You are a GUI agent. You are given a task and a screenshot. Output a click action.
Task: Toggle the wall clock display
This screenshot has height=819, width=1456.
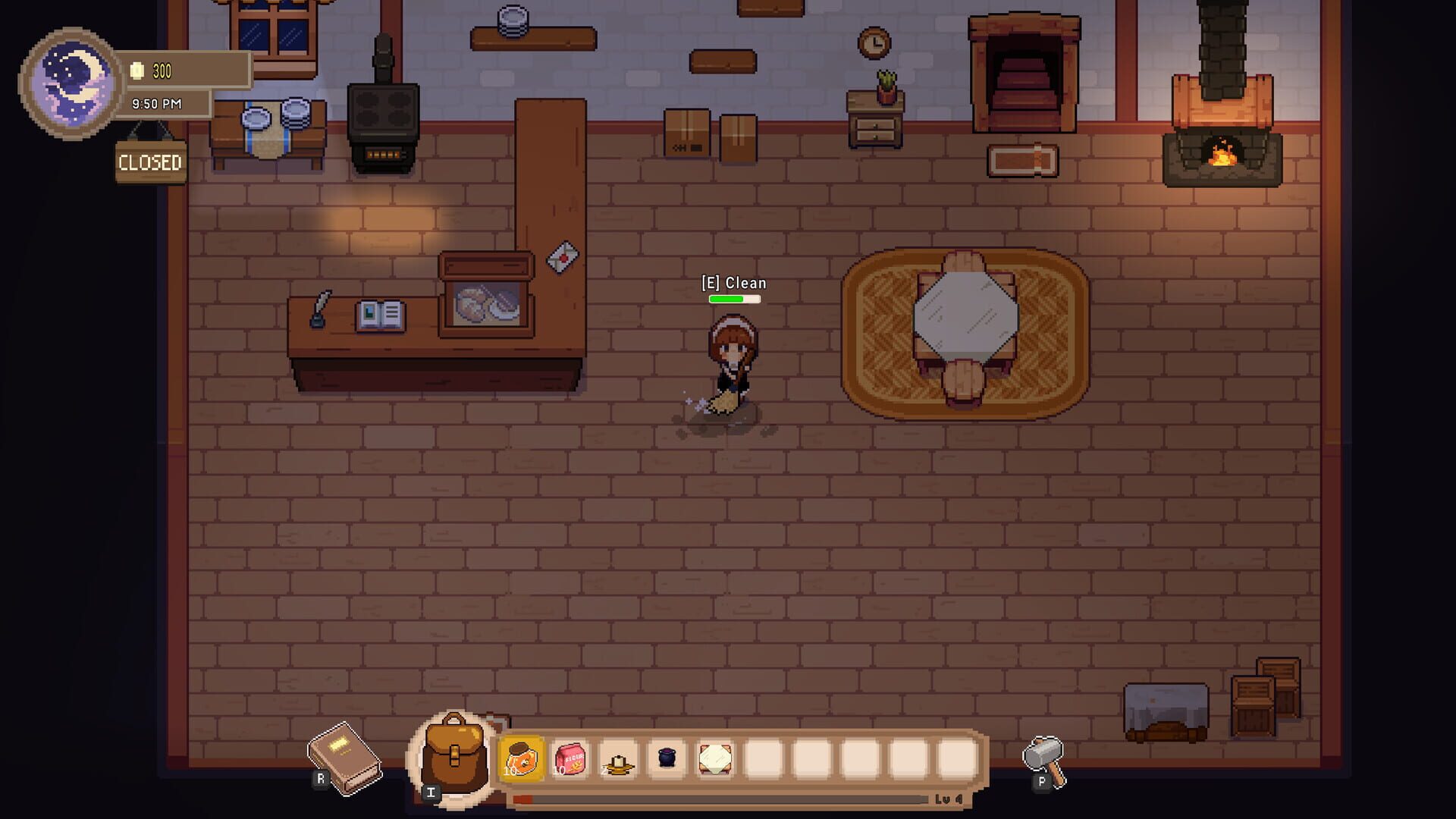pos(874,43)
